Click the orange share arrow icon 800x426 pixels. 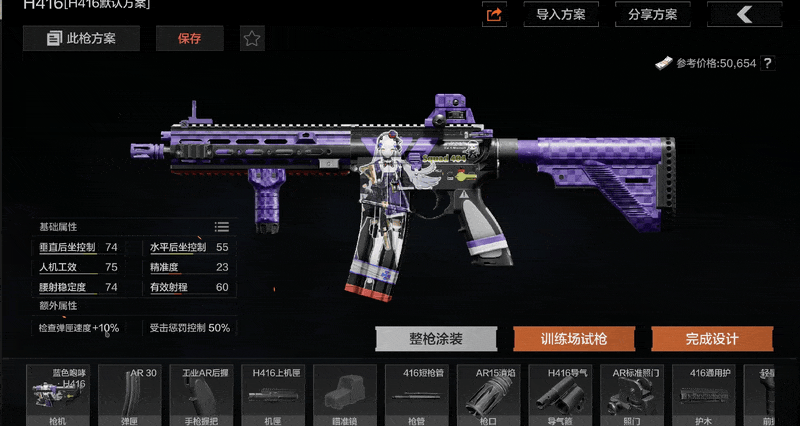tap(495, 14)
